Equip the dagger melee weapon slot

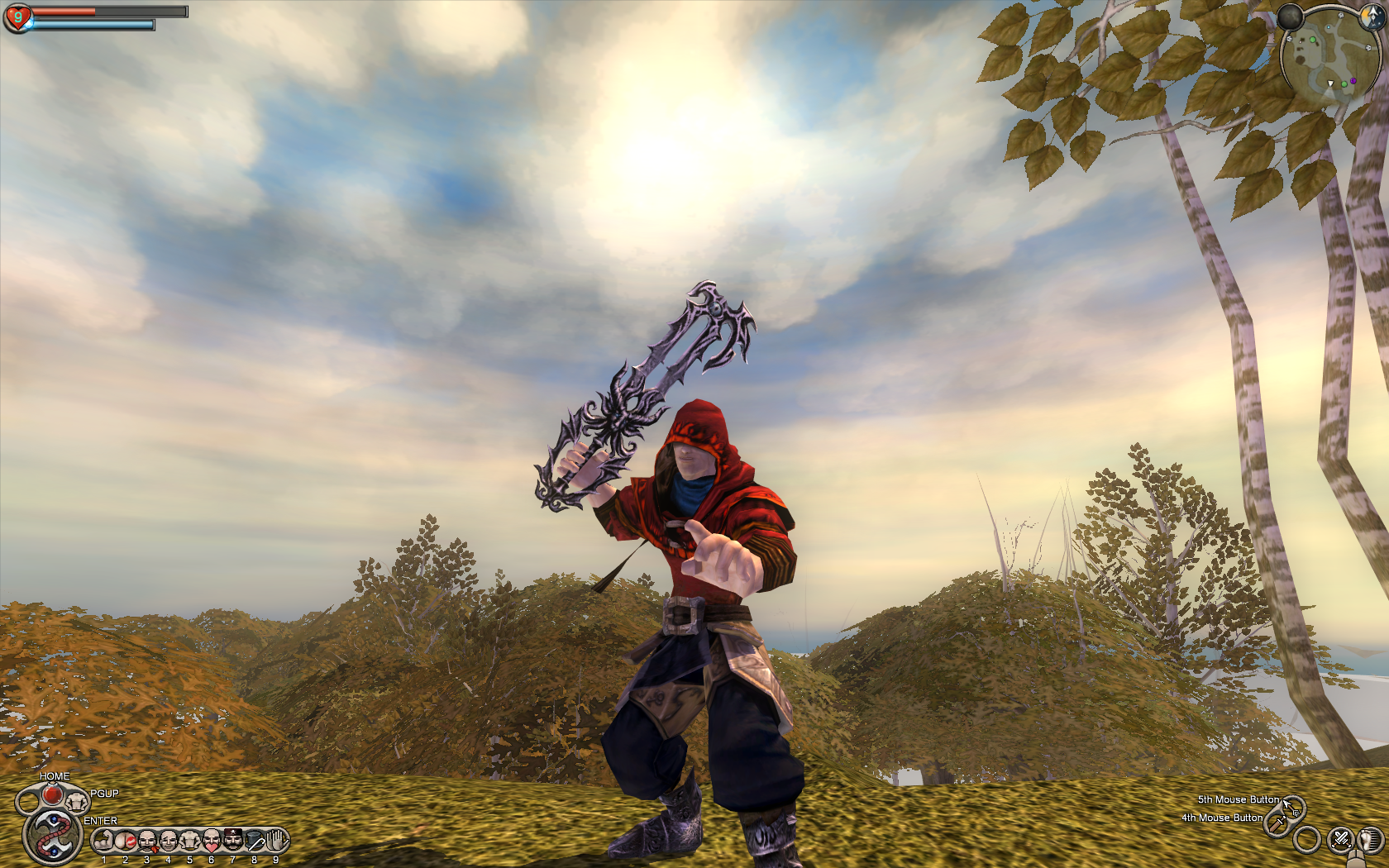[x=1278, y=823]
